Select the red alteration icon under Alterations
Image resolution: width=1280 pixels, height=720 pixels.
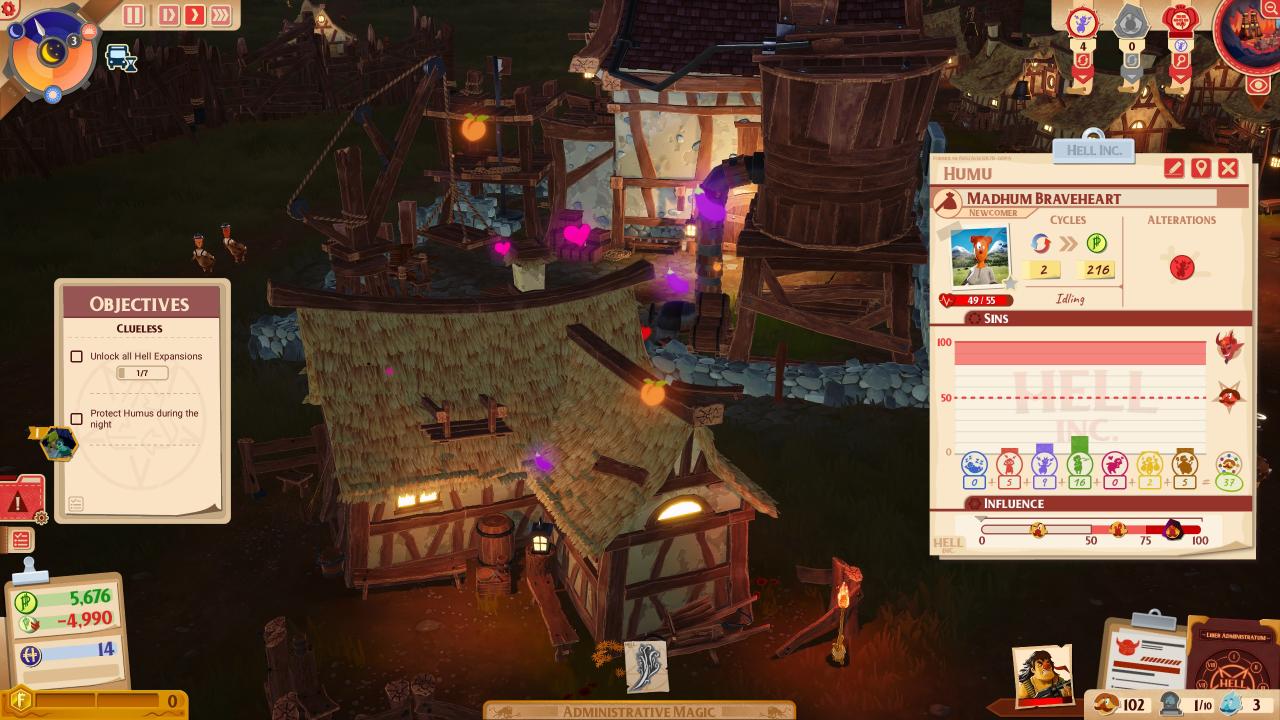(x=1182, y=268)
